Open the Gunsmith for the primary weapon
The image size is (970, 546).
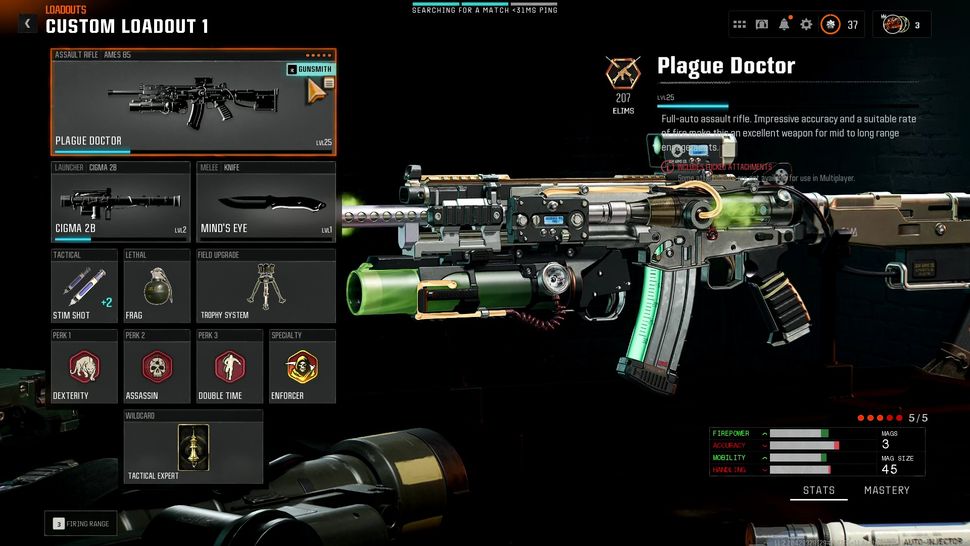coord(311,70)
